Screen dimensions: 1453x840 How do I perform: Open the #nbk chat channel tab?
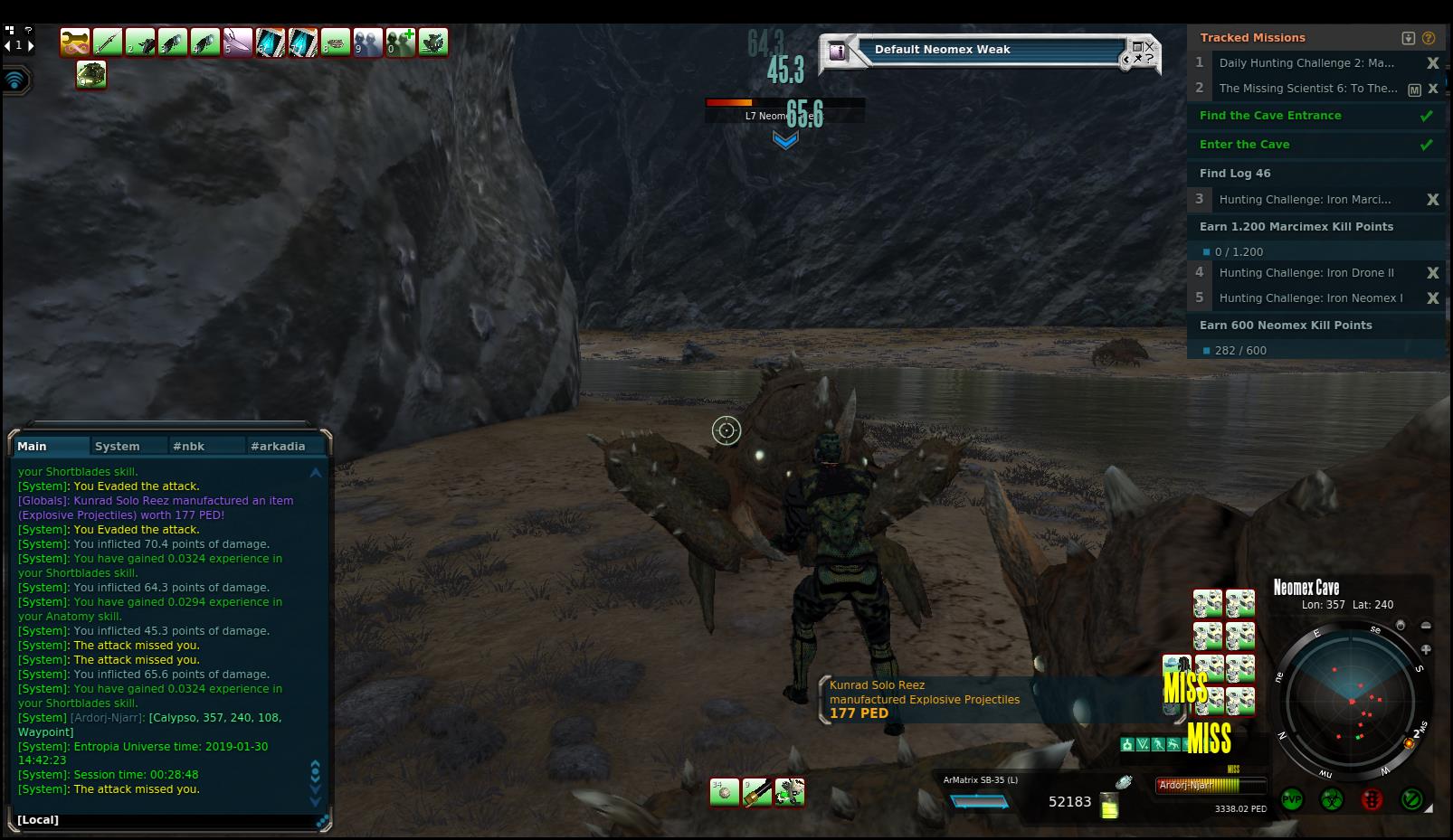(x=189, y=447)
